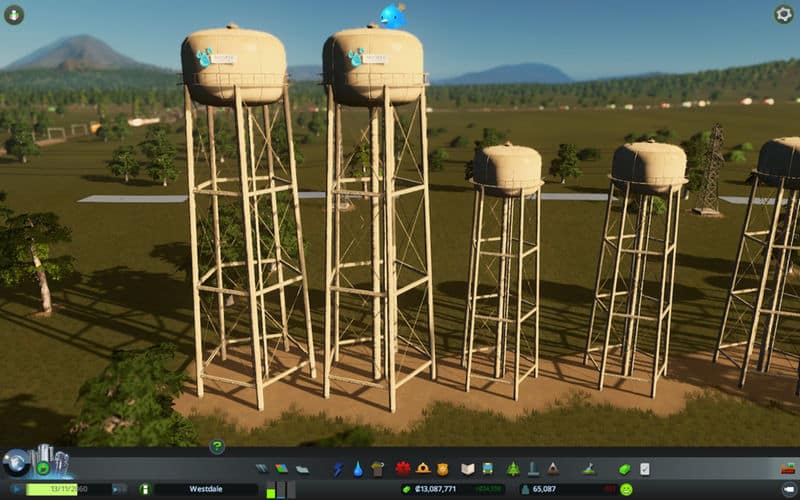Open the Zoning tool menu
The image size is (800, 500).
click(x=281, y=468)
